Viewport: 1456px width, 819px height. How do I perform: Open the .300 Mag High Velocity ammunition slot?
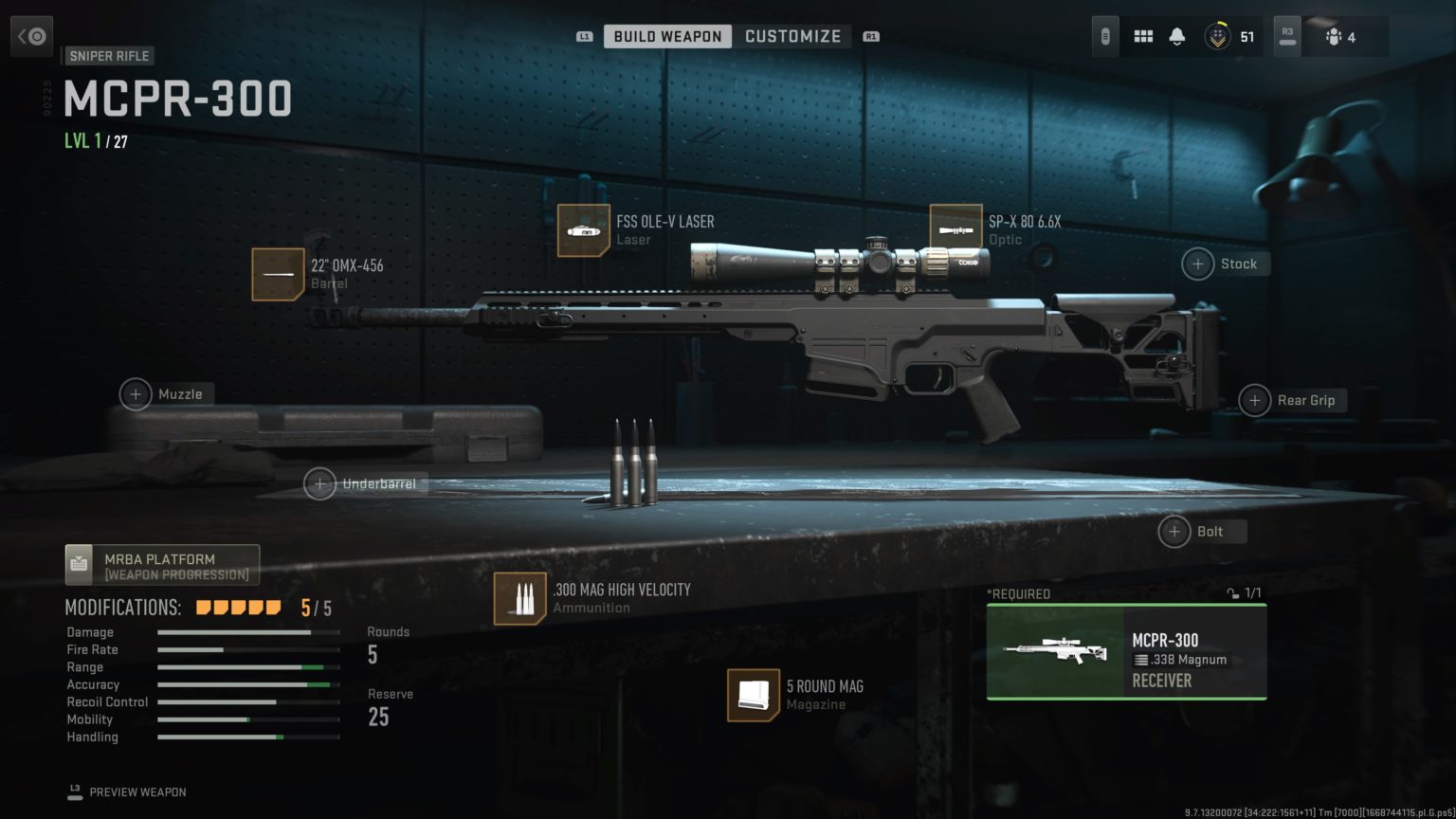[x=519, y=598]
